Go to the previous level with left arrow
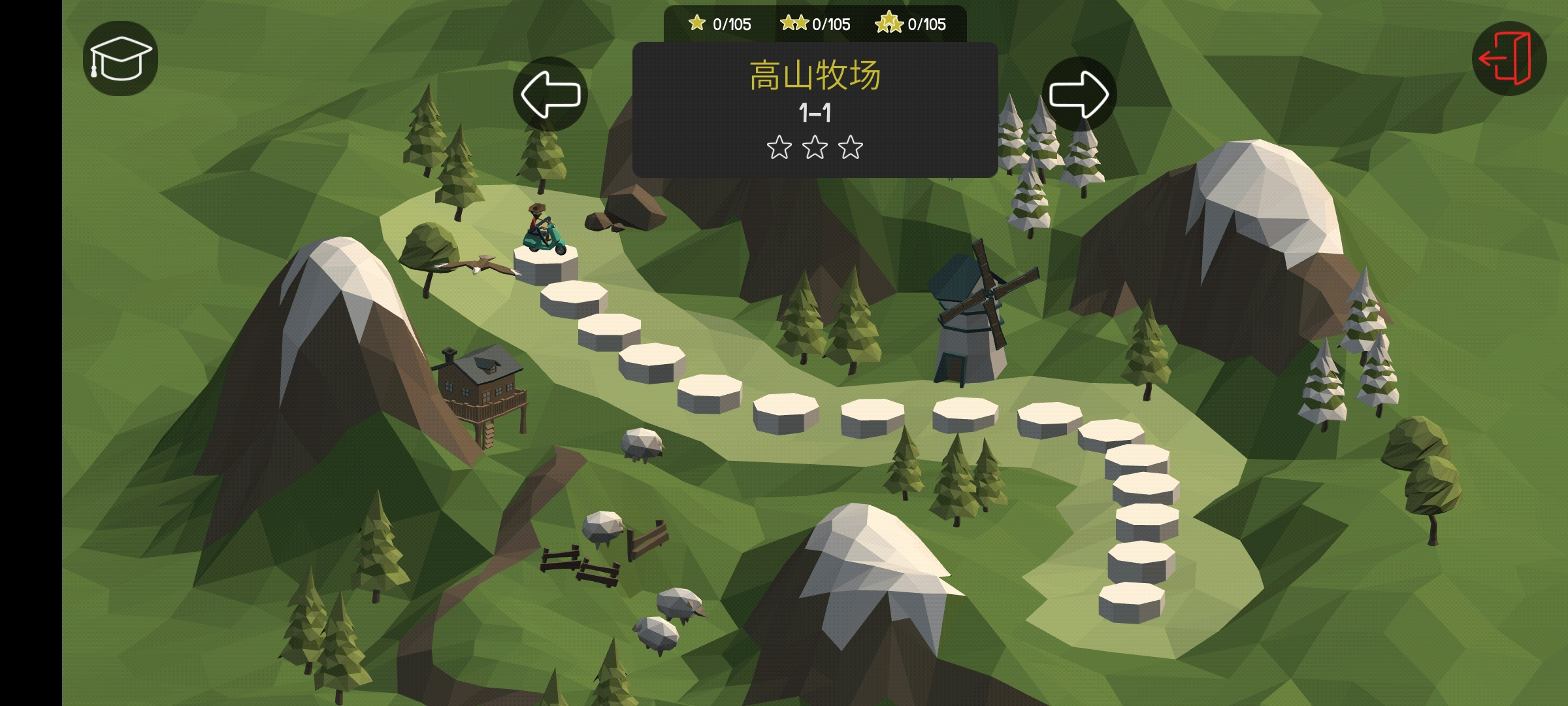The image size is (1568, 706). 550,94
